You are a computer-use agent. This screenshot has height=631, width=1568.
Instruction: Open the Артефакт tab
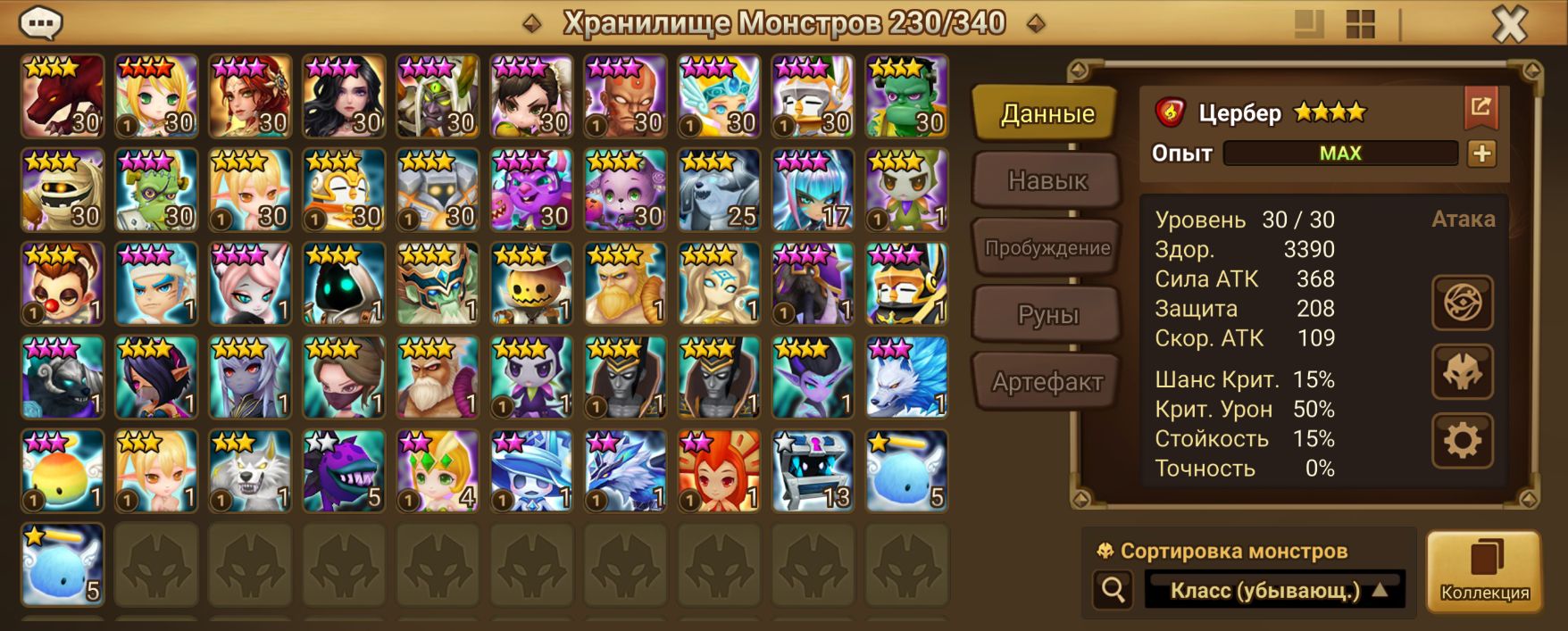[x=1047, y=382]
